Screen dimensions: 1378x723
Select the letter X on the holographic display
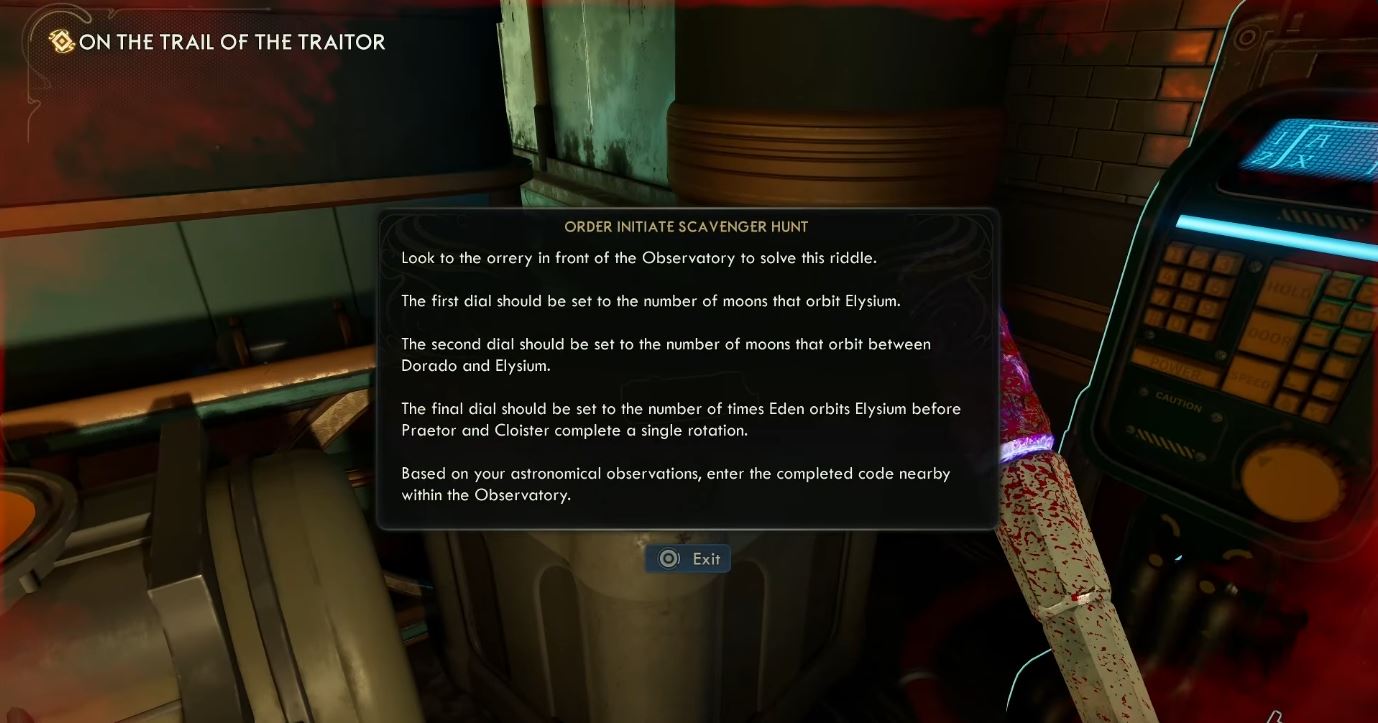[x=1302, y=160]
